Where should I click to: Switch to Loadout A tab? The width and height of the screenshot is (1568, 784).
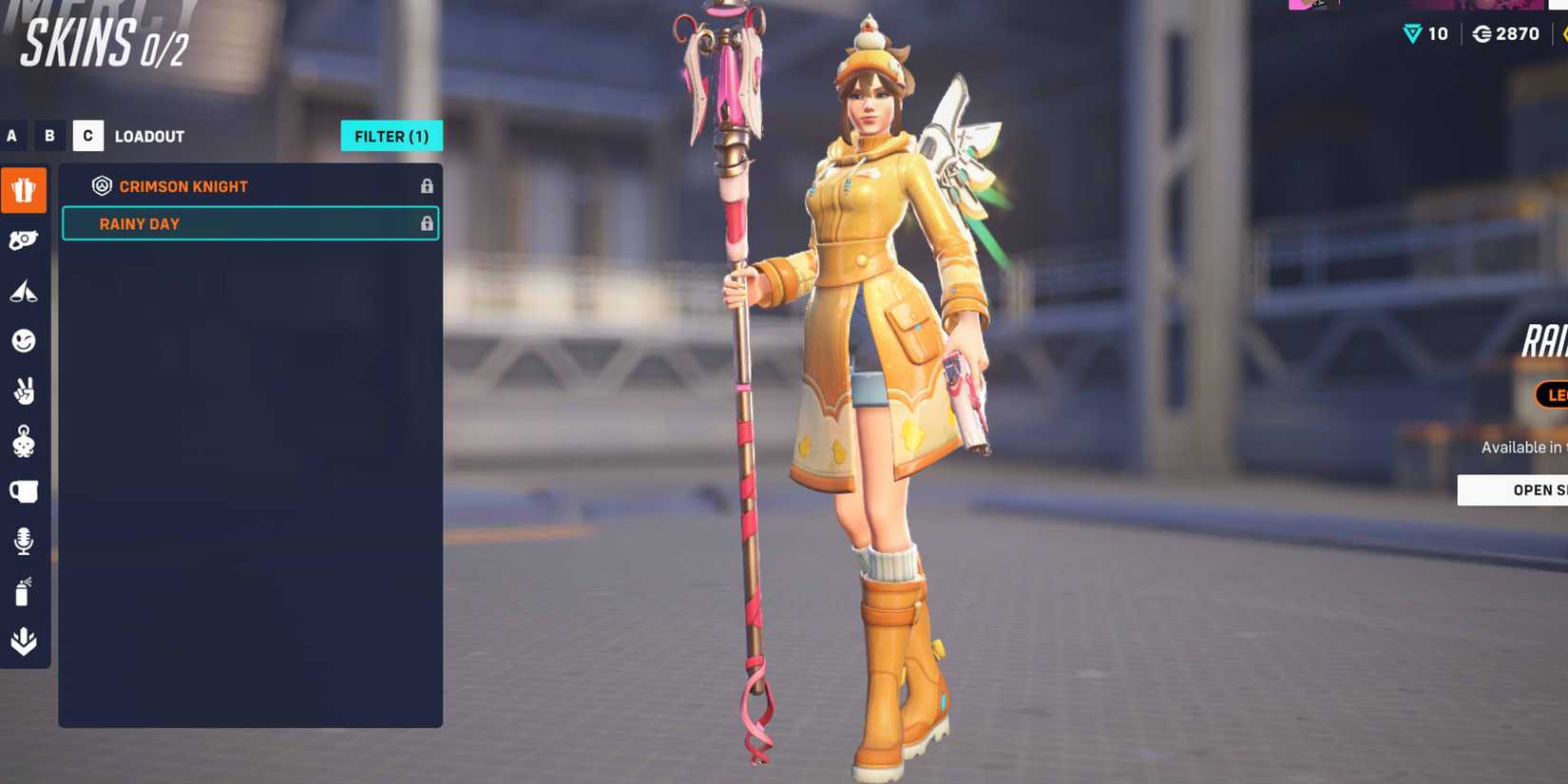click(12, 136)
